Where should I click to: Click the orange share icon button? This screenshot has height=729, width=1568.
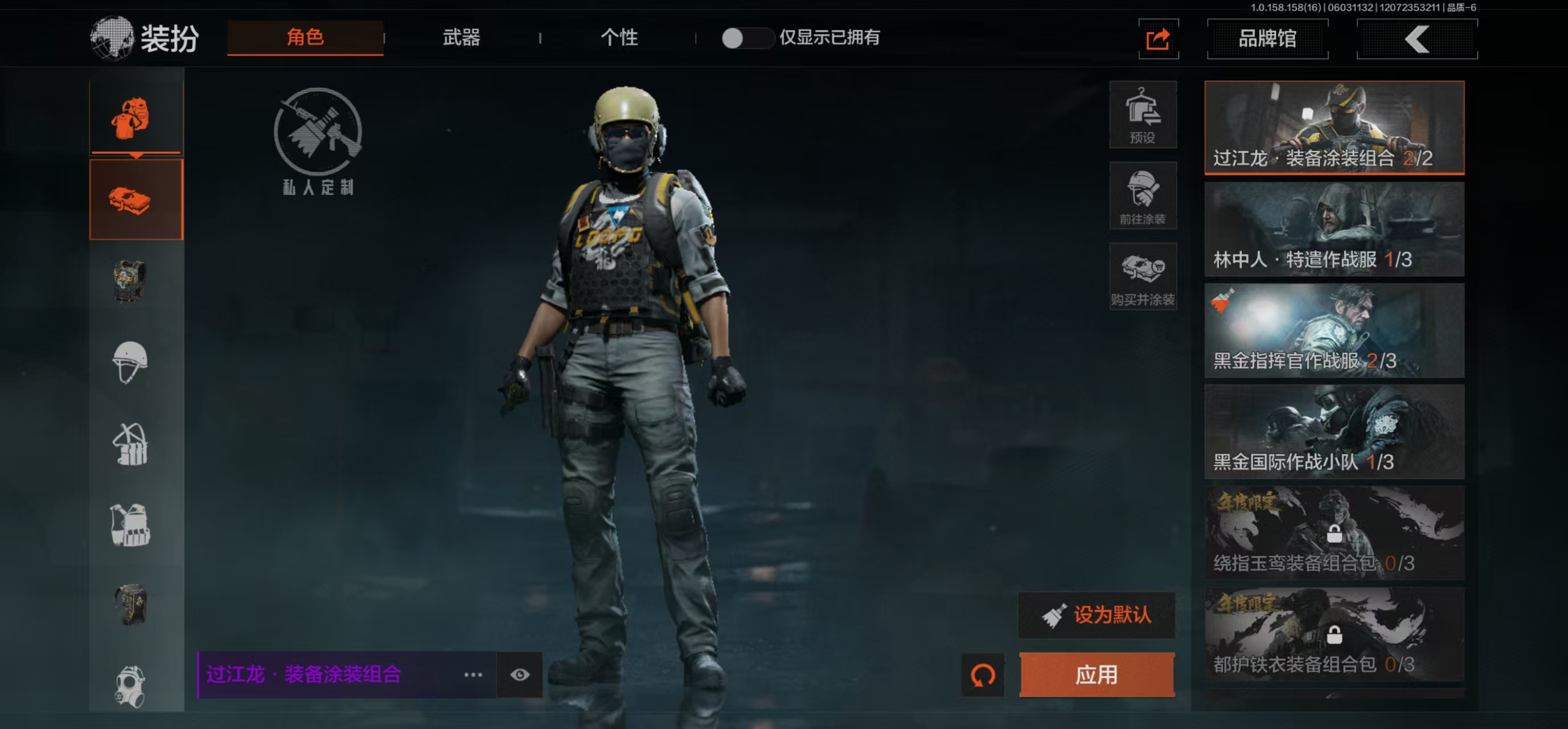(x=1157, y=40)
